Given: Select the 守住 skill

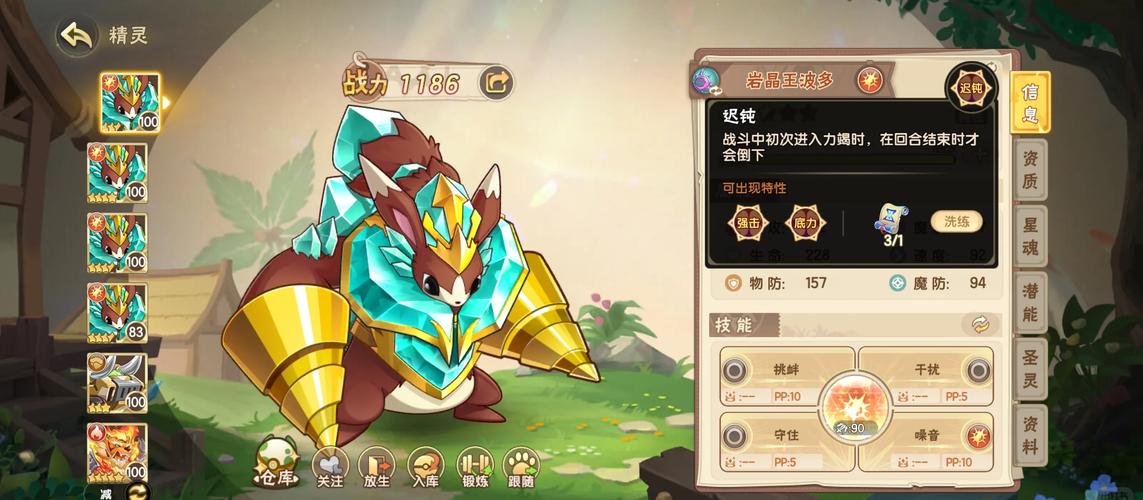Looking at the screenshot, I should tap(786, 442).
